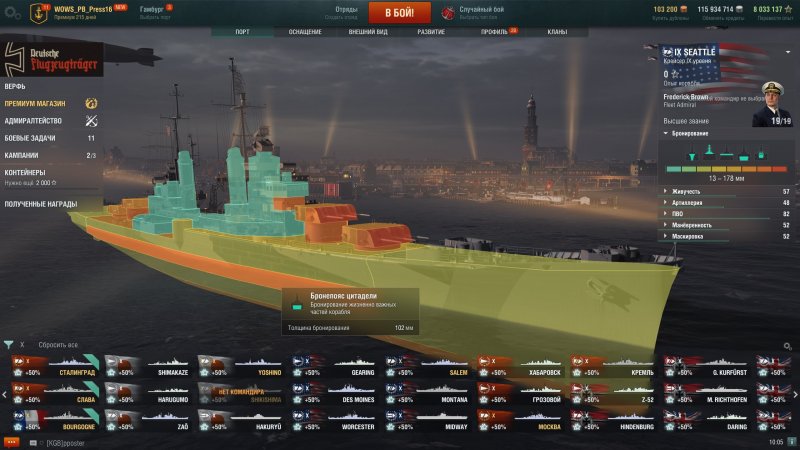This screenshot has height=450, width=800.
Task: Click commander Frederick Brown's portrait
Action: (x=772, y=103)
